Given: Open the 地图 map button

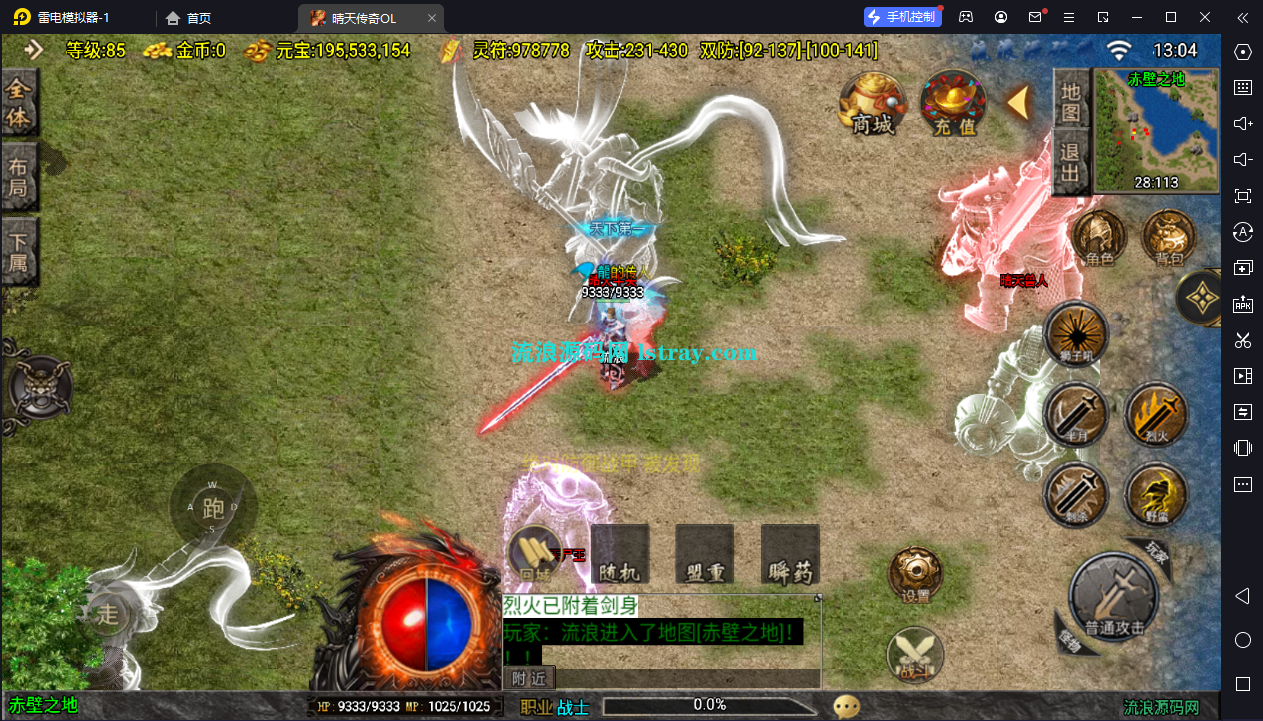Looking at the screenshot, I should (x=1071, y=100).
